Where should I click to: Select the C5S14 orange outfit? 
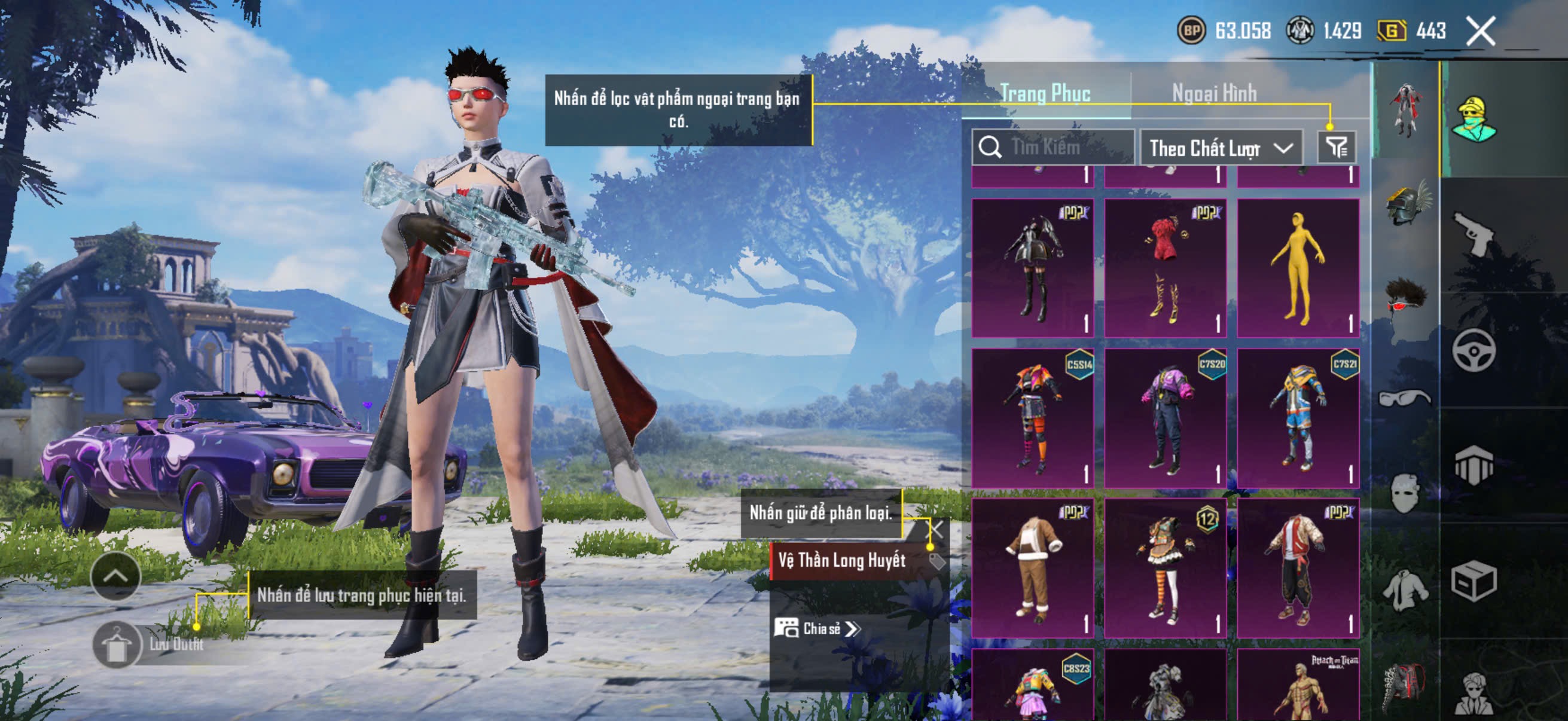(x=1032, y=418)
